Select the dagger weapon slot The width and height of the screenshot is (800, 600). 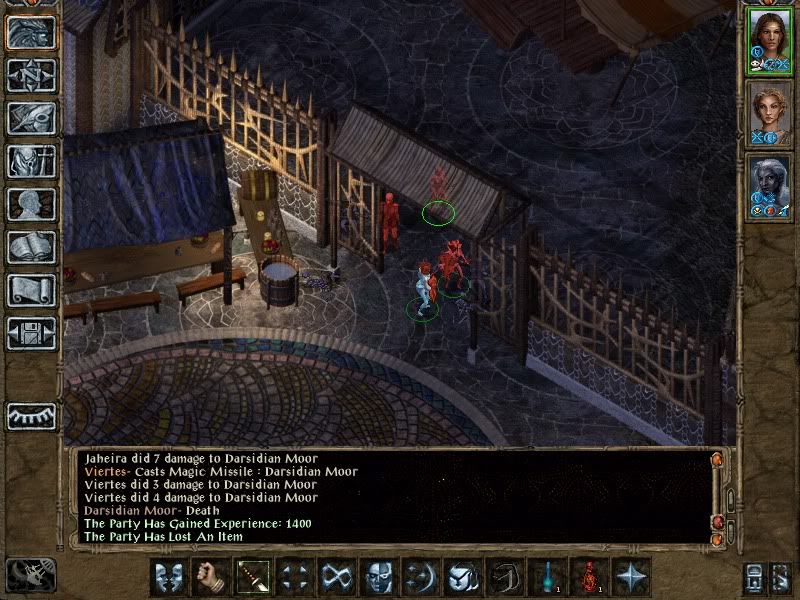pyautogui.click(x=253, y=577)
